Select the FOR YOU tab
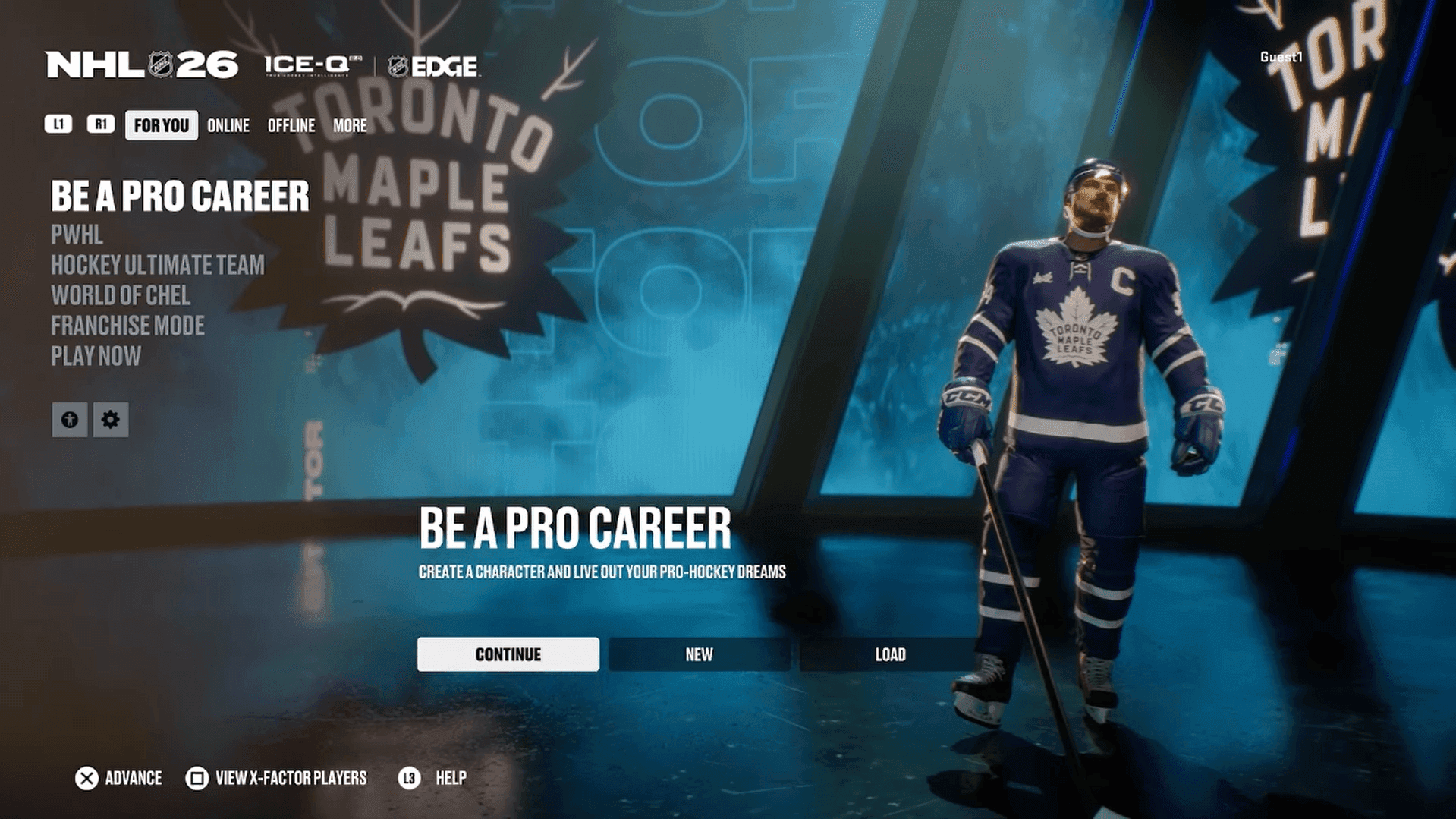This screenshot has width=1456, height=819. click(161, 125)
